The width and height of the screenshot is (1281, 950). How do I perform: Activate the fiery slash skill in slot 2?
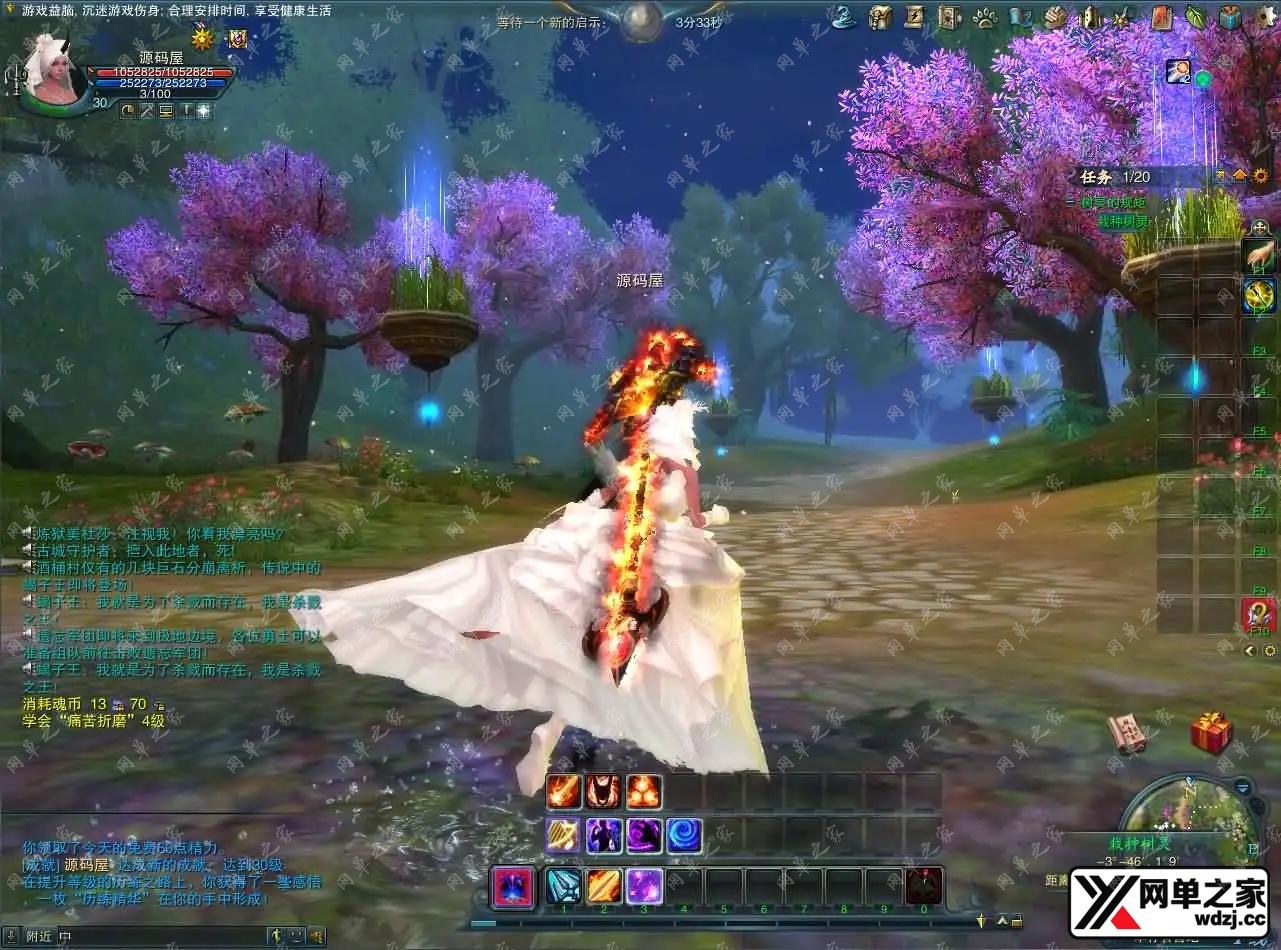[603, 886]
